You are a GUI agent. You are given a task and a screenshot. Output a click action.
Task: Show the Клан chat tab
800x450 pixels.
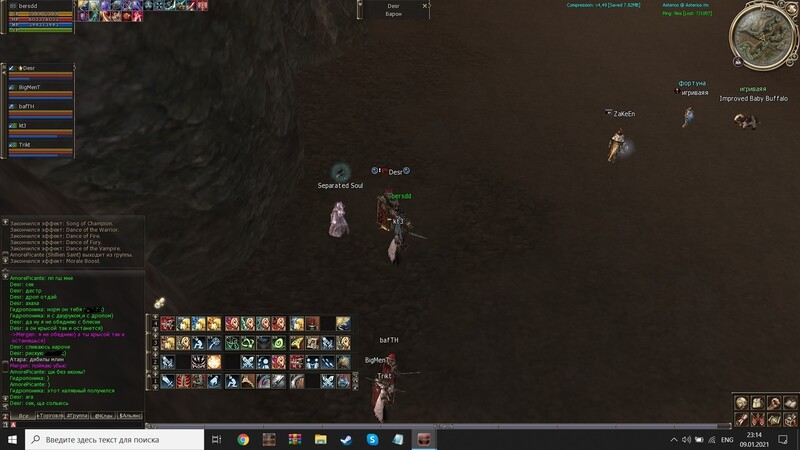[x=104, y=414]
